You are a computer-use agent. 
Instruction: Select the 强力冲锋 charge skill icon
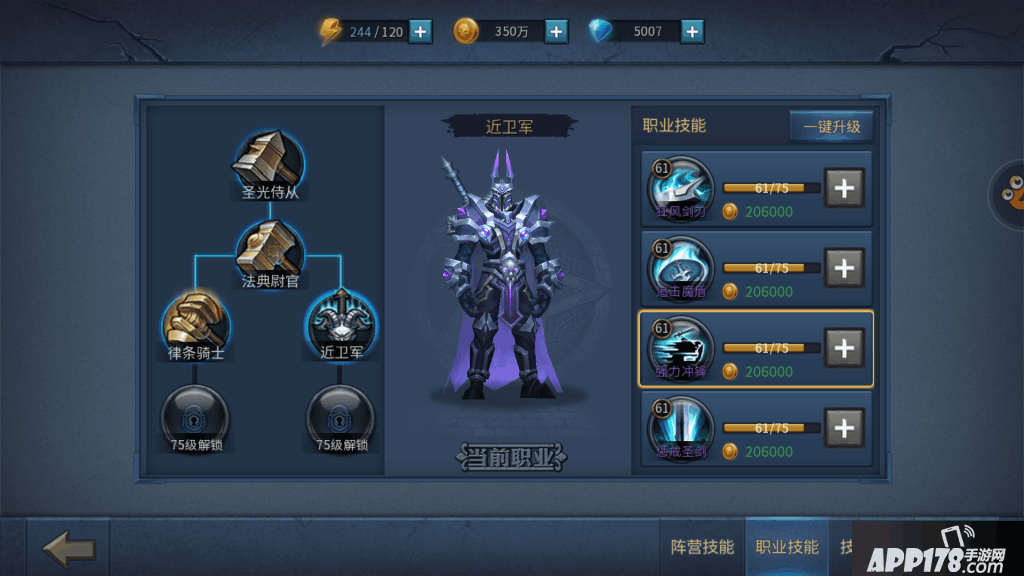click(681, 348)
